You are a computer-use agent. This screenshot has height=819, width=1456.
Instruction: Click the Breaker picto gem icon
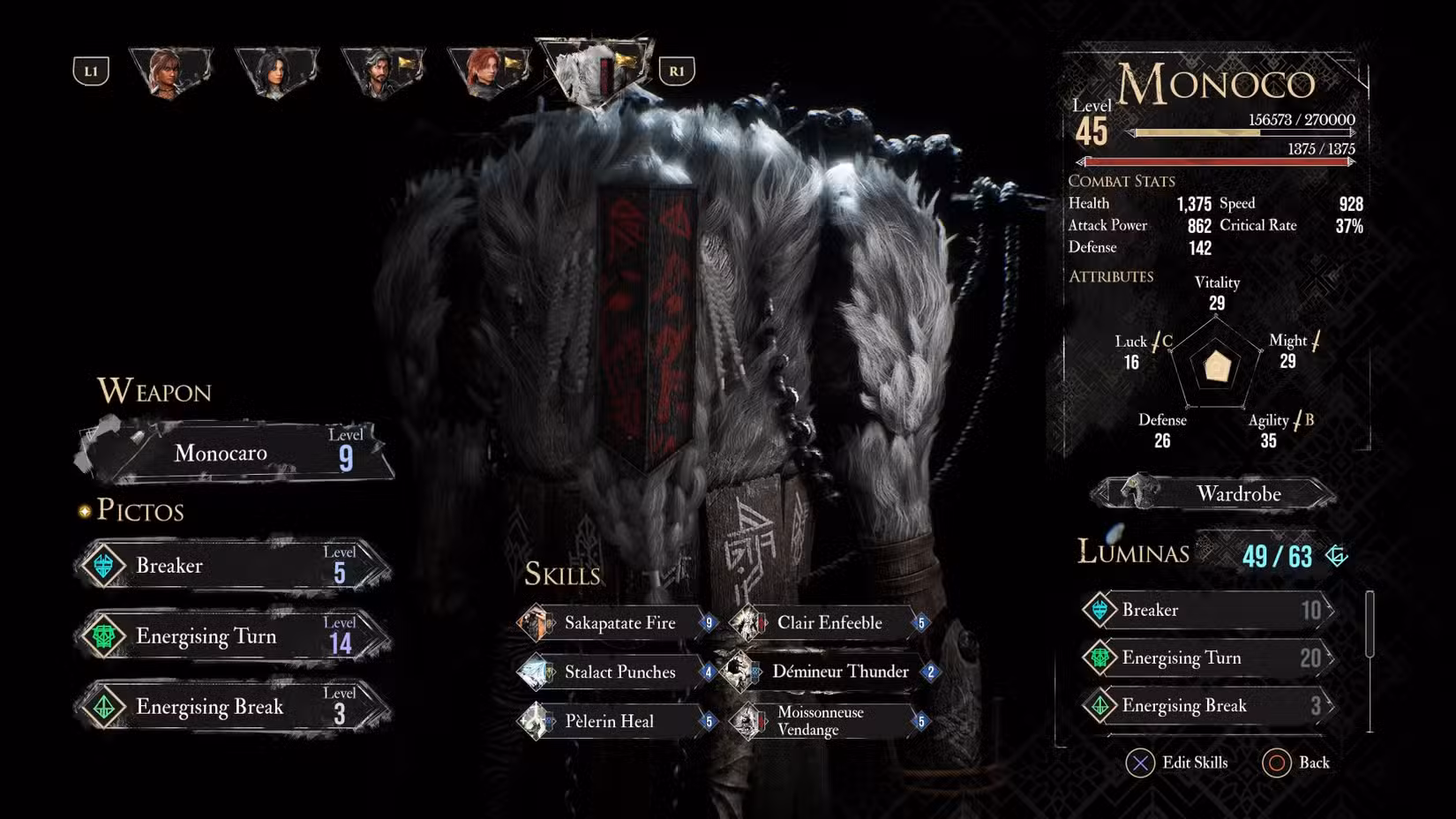105,566
